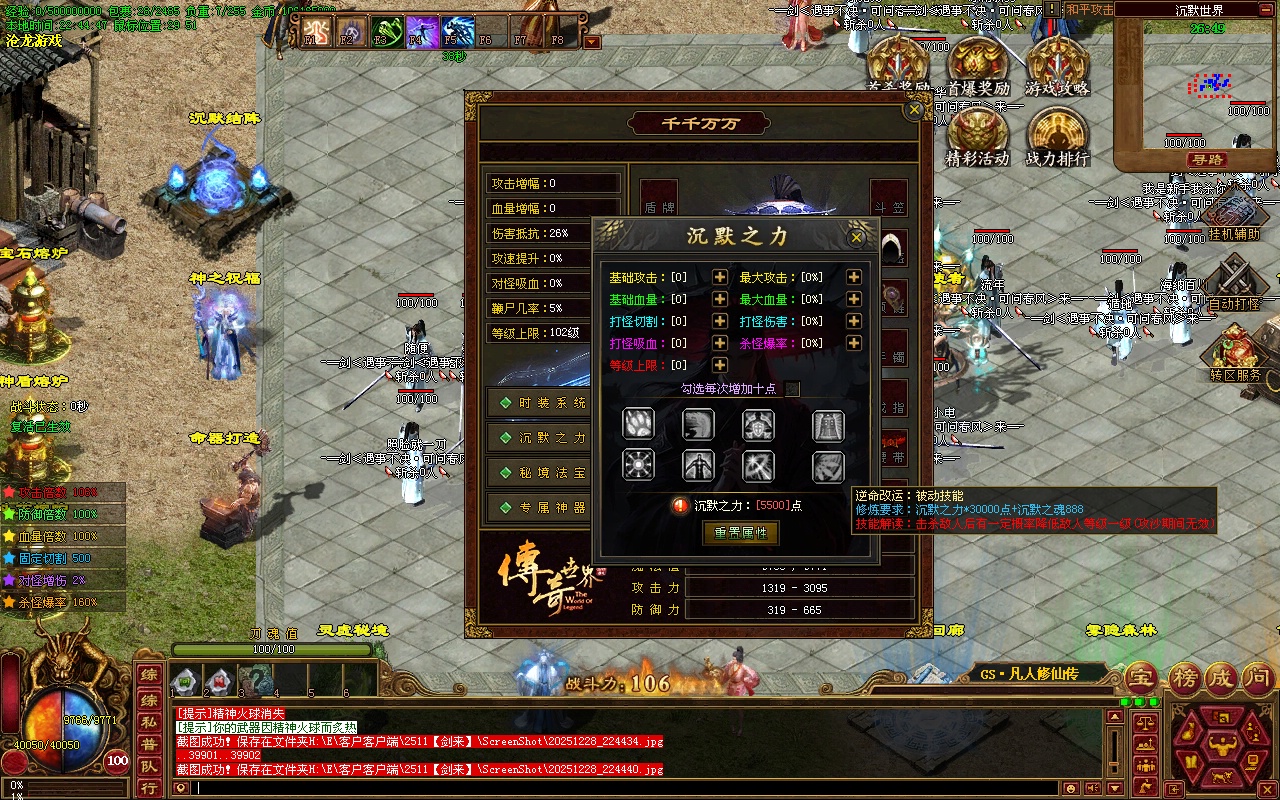Viewport: 1280px width, 800px height.
Task: Close the 沉默之力 popup window
Action: (856, 238)
